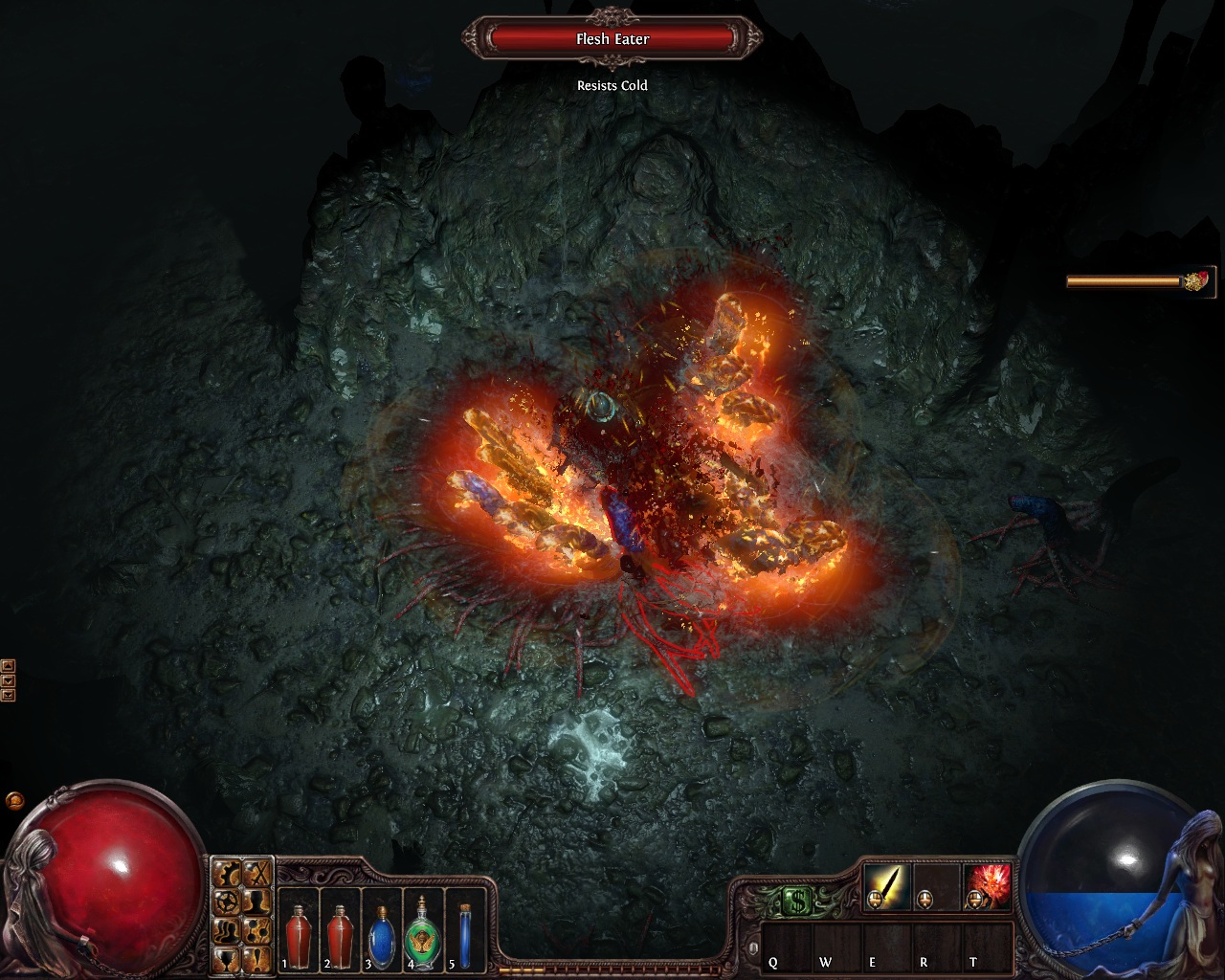Open the character silhouette panel
1225x980 pixels.
pos(256,901)
